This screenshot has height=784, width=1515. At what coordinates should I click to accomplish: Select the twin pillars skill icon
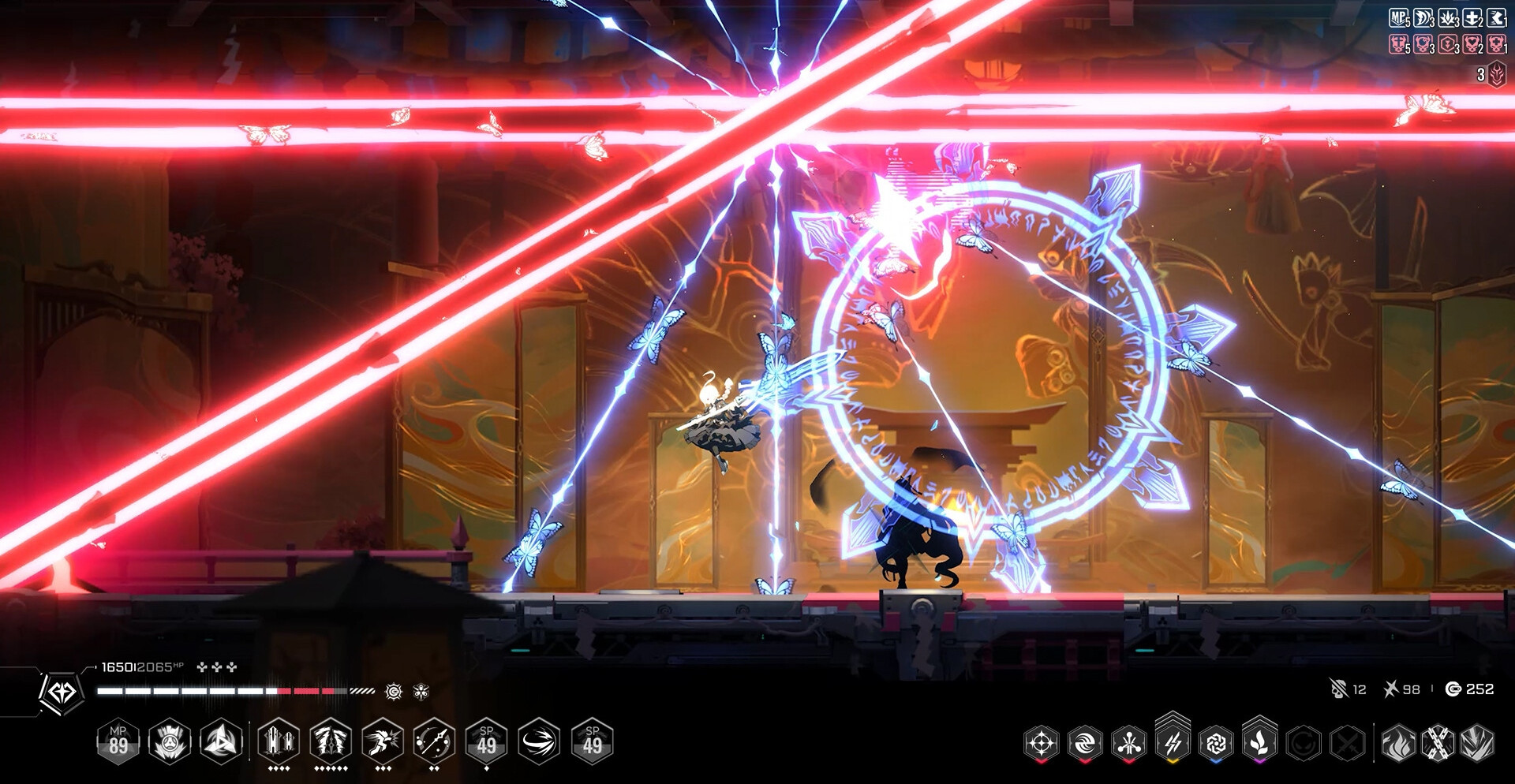point(279,742)
